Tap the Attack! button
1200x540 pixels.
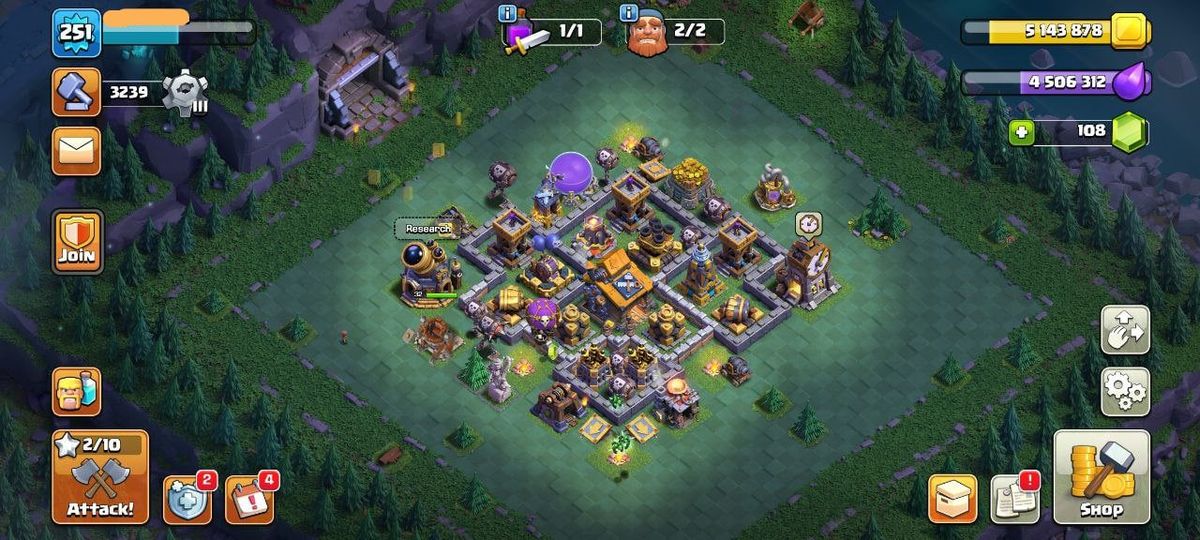(99, 478)
